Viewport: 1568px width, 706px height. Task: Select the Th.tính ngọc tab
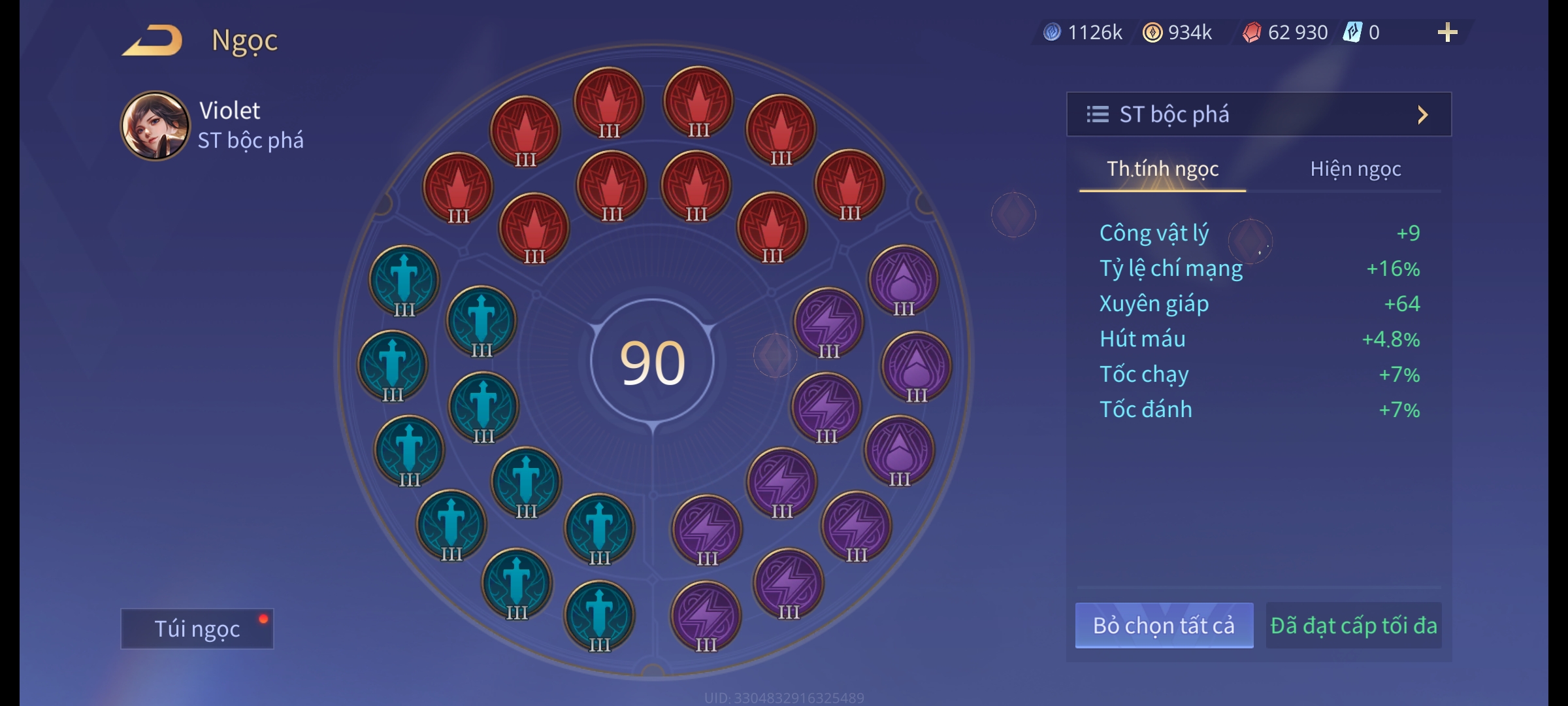click(x=1162, y=169)
